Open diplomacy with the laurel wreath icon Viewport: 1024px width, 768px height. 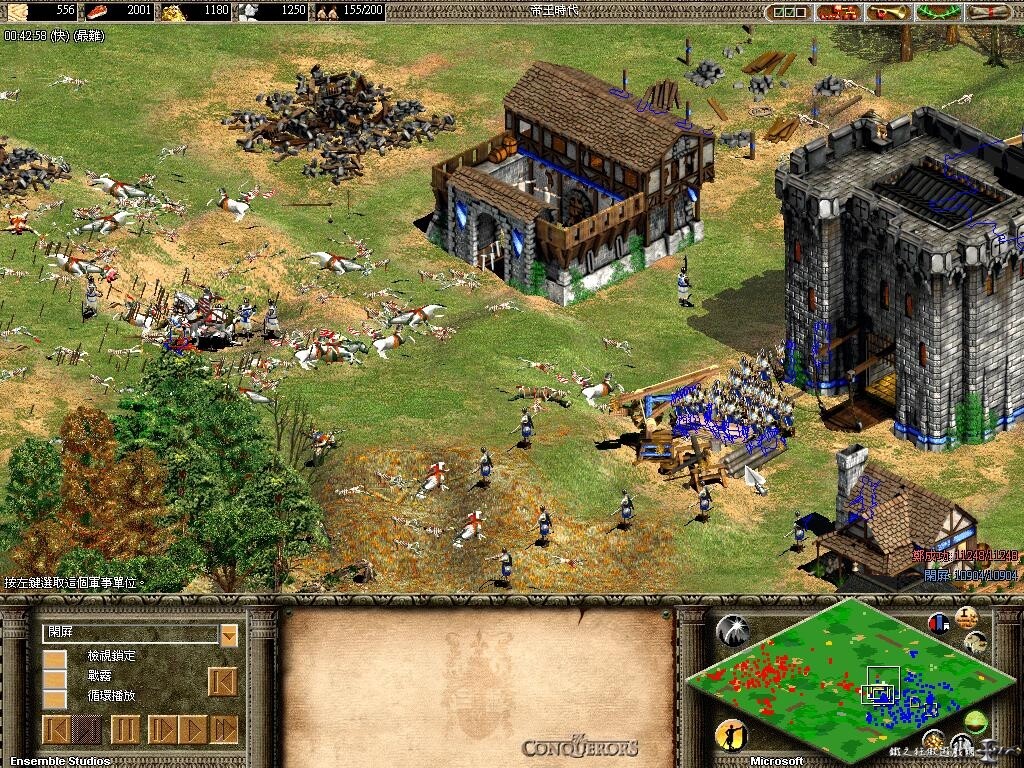click(x=939, y=12)
